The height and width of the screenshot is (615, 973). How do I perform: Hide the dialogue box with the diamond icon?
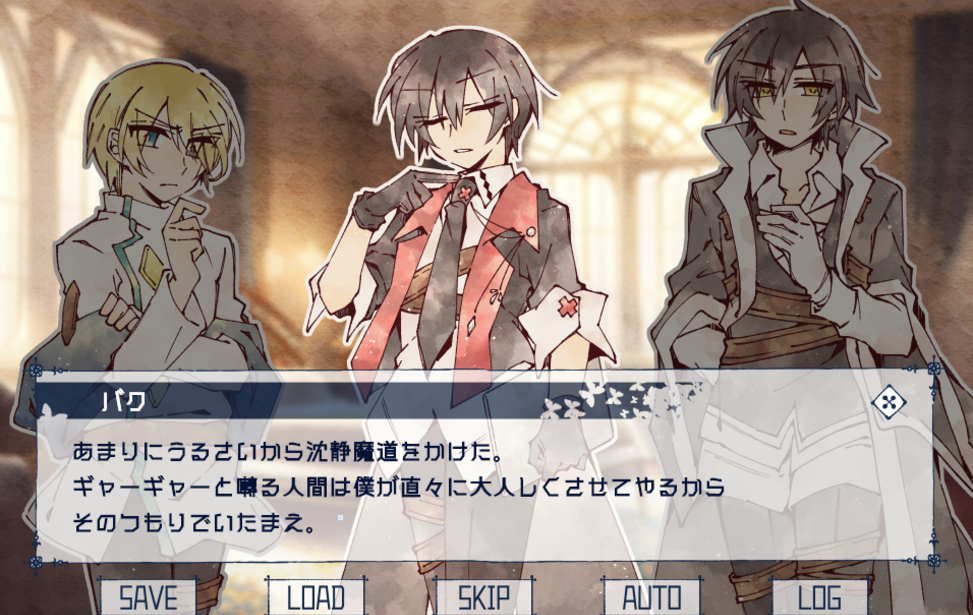(x=888, y=402)
